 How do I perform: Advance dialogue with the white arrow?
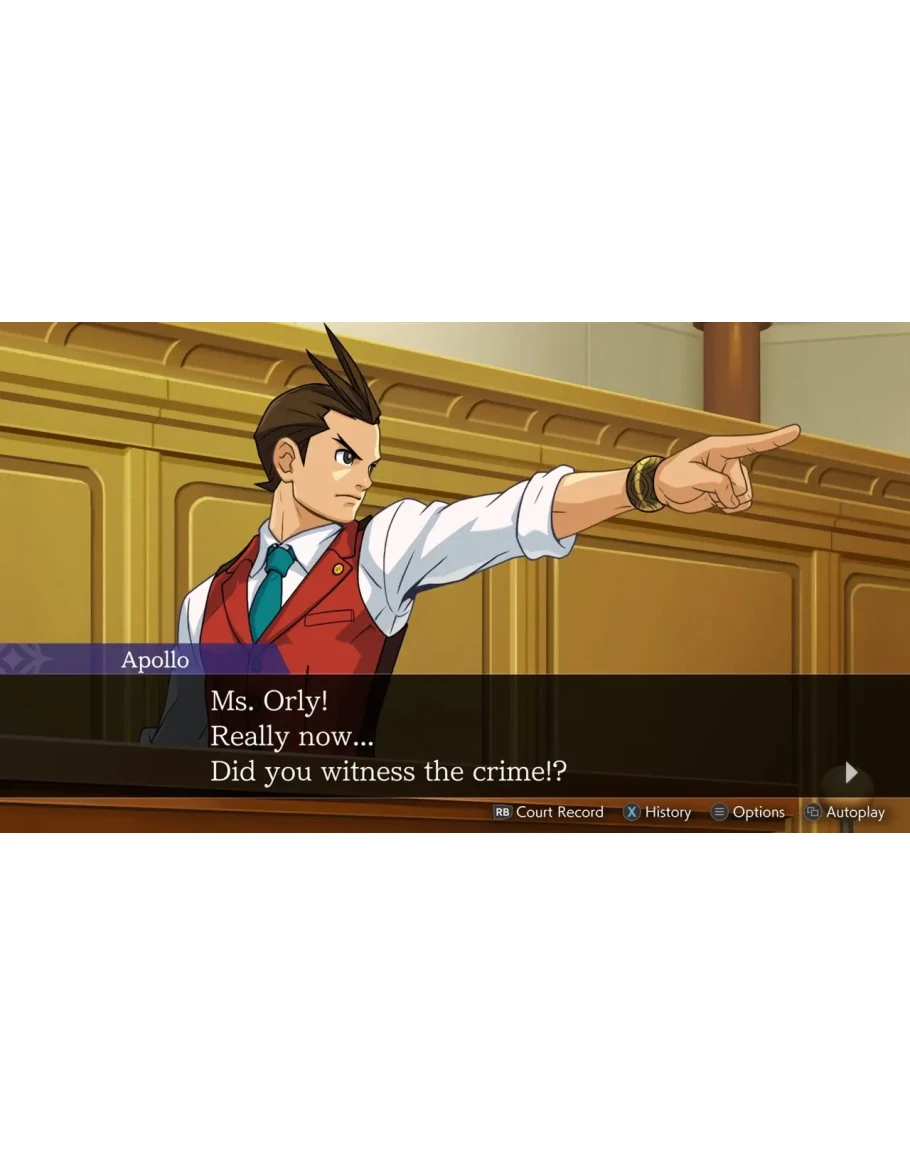tap(851, 772)
